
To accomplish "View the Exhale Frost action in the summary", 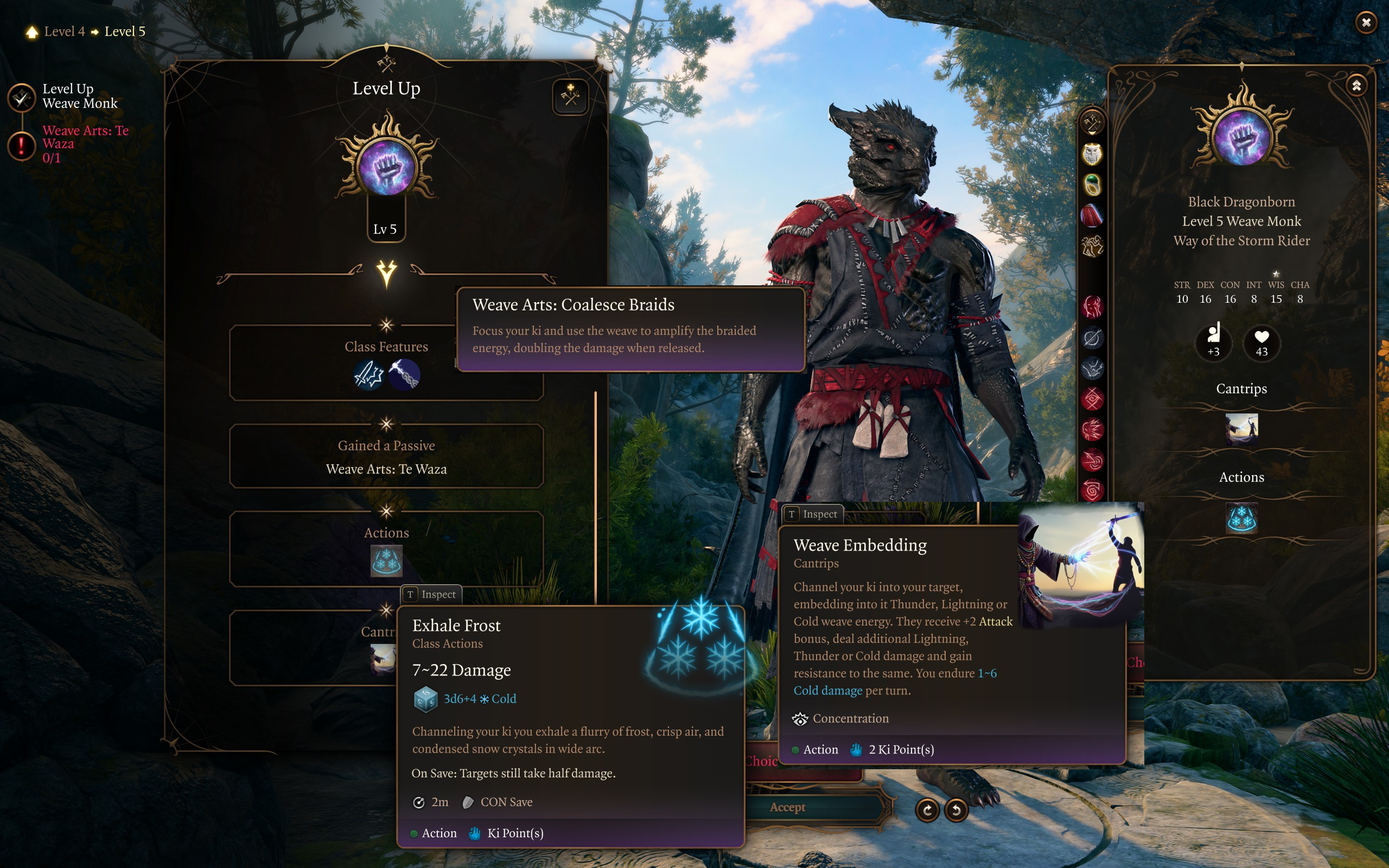I will 1241,518.
